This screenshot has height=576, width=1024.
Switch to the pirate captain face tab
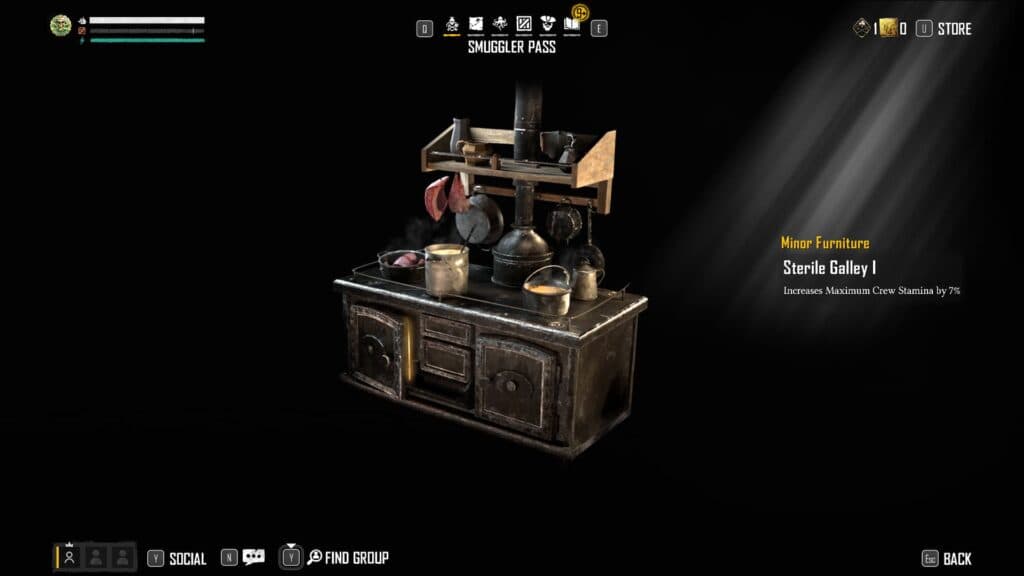(547, 24)
